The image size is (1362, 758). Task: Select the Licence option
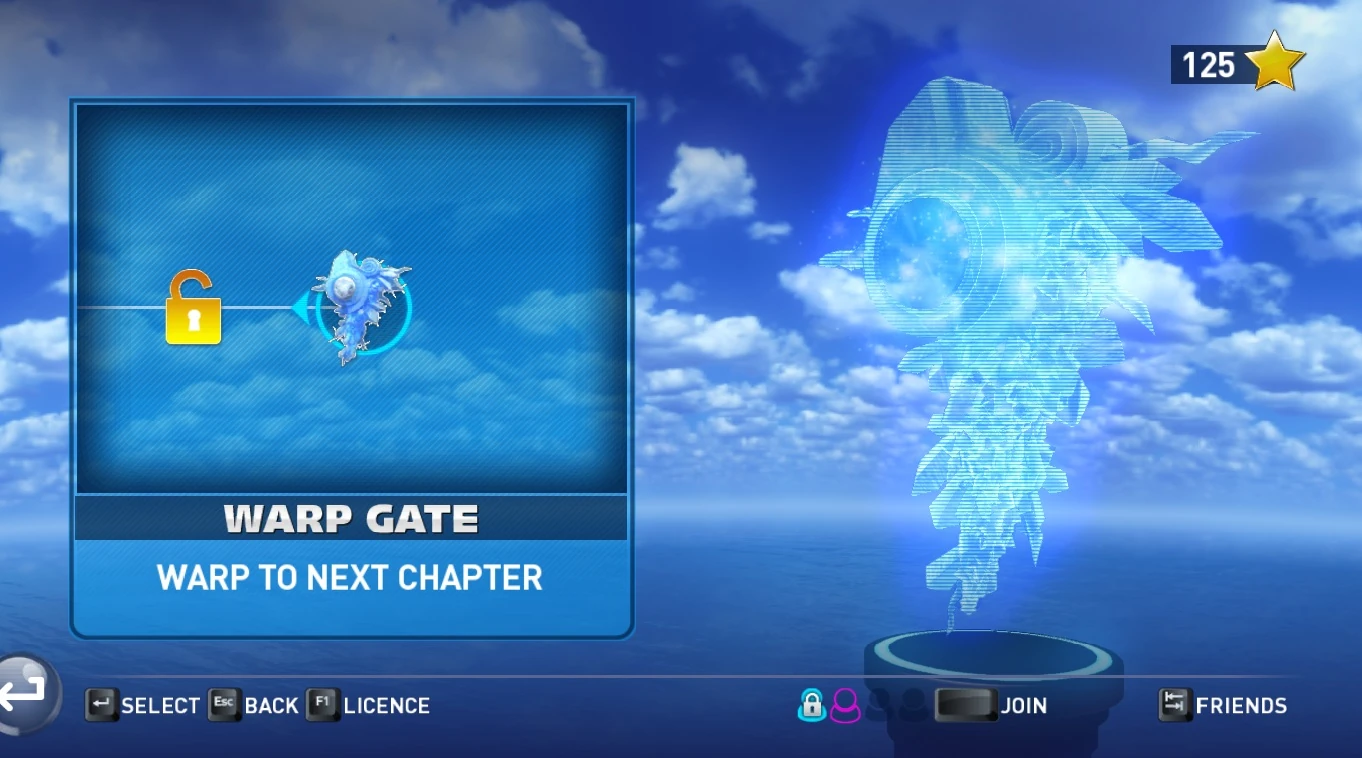(368, 705)
